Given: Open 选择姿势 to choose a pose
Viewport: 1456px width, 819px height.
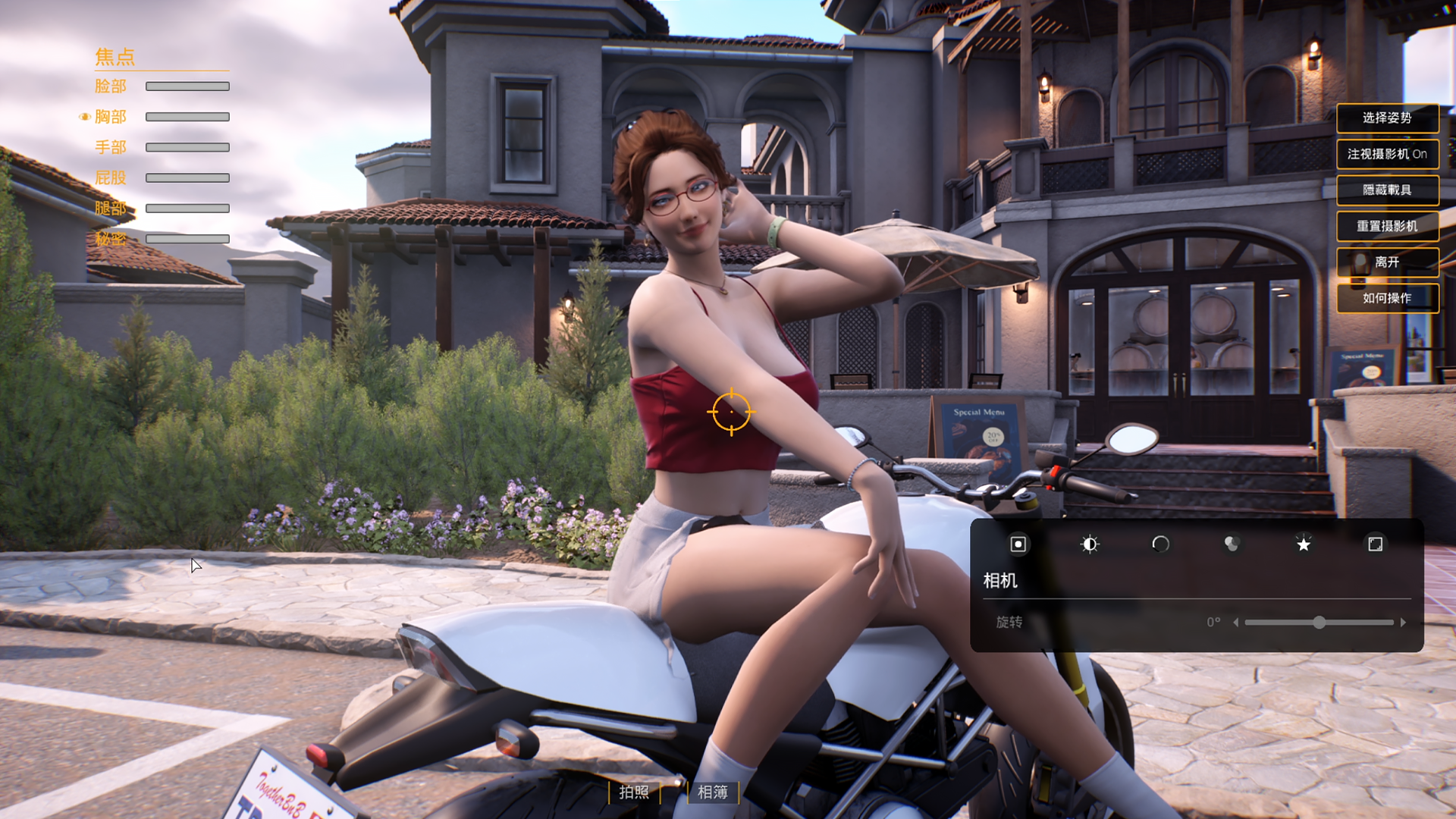Looking at the screenshot, I should [x=1388, y=118].
